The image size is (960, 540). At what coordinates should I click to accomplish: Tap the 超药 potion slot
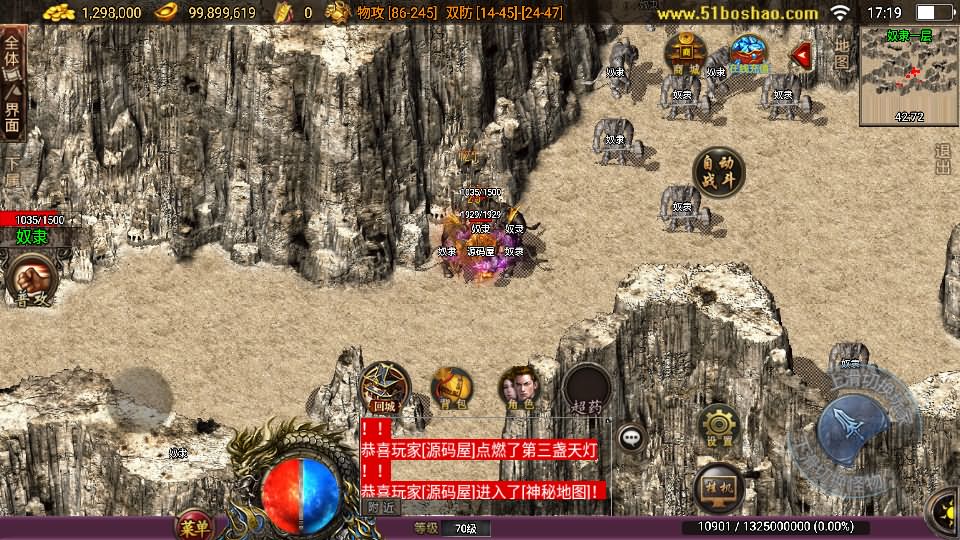point(587,390)
